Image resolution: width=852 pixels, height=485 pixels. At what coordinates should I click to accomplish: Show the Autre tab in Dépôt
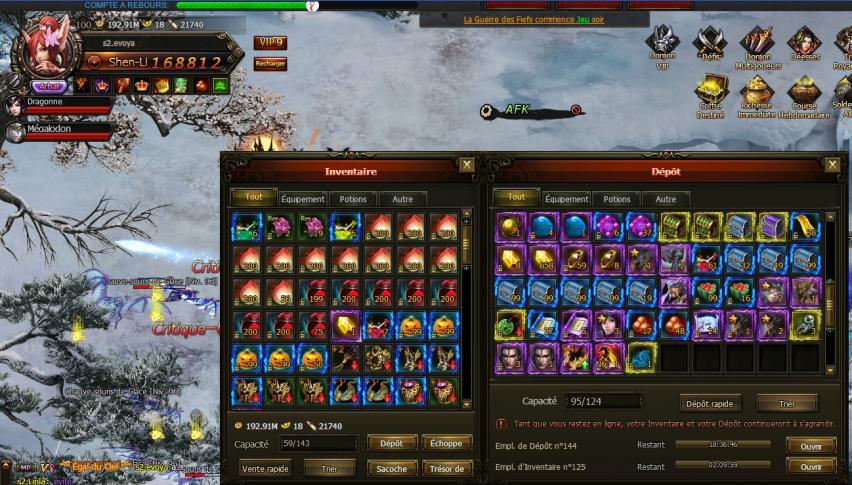pos(665,199)
